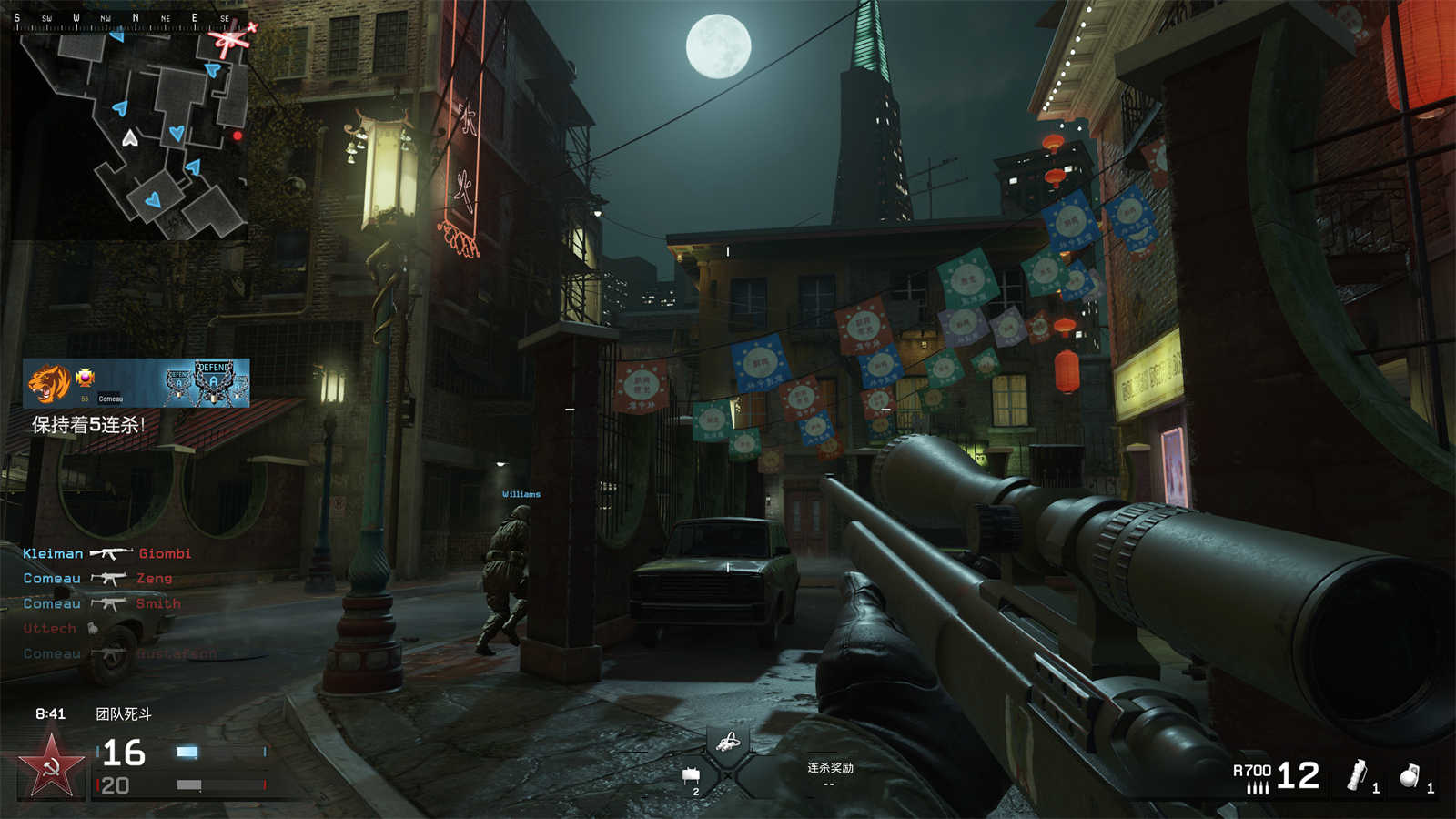
Task: Click the R700 weapon label
Action: pyautogui.click(x=1251, y=771)
